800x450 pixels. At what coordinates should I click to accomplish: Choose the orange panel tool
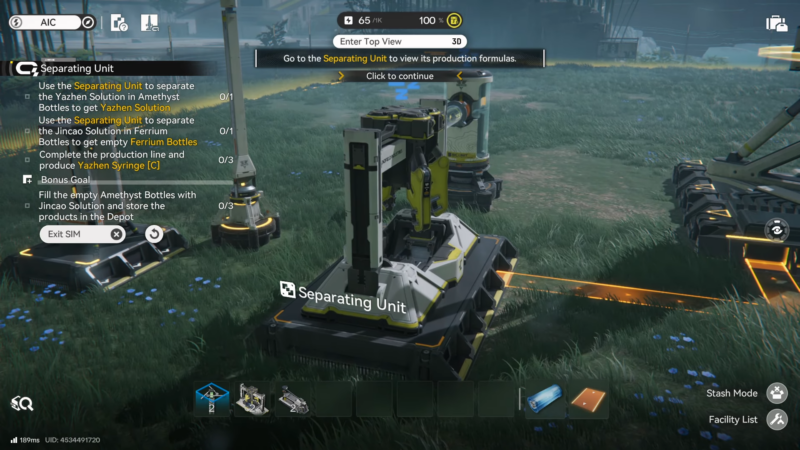click(x=588, y=399)
